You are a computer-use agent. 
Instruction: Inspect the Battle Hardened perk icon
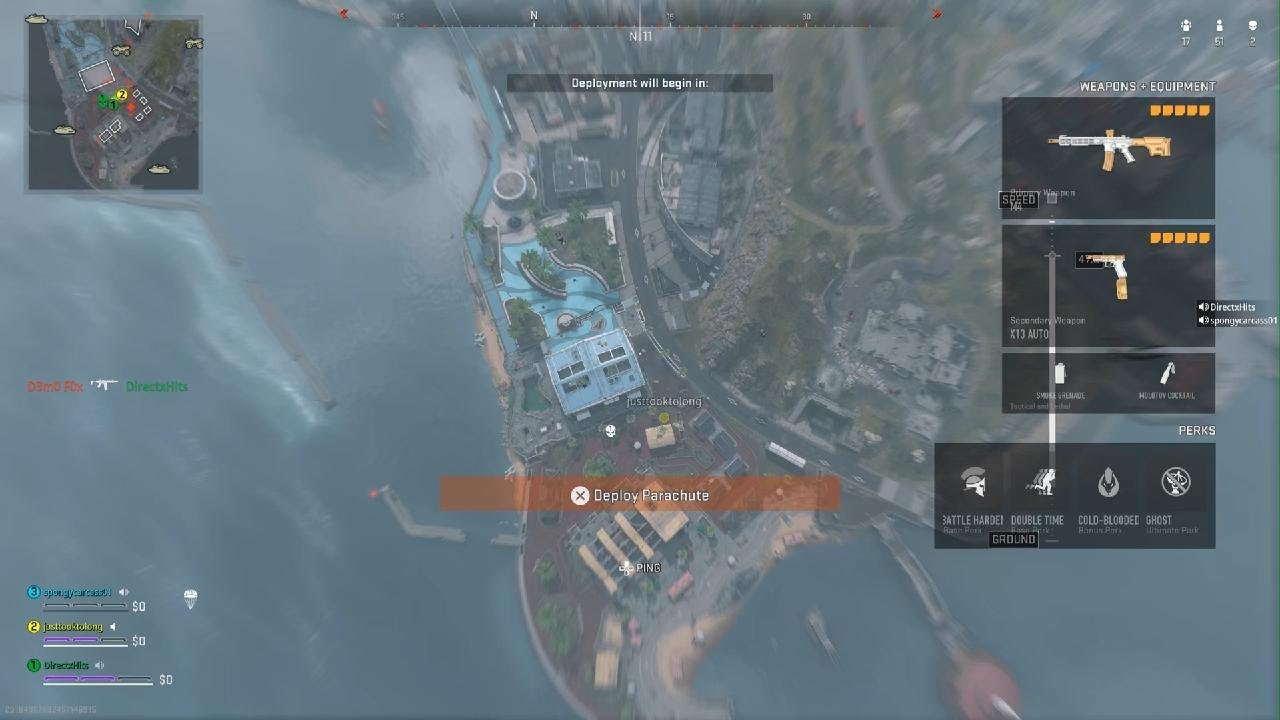pyautogui.click(x=972, y=484)
